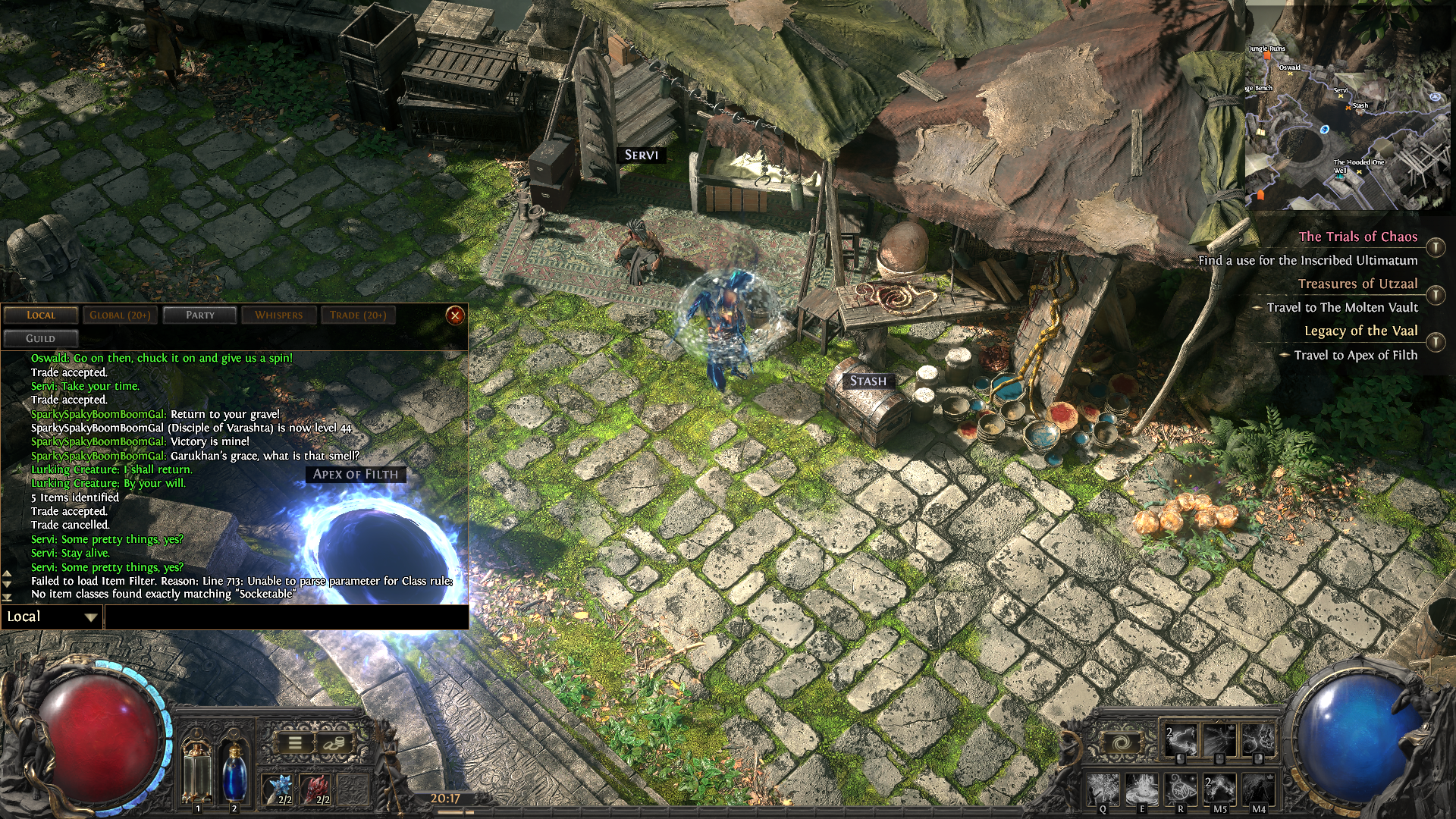Switch to the Trade chat tab
The width and height of the screenshot is (1456, 819).
pyautogui.click(x=358, y=315)
